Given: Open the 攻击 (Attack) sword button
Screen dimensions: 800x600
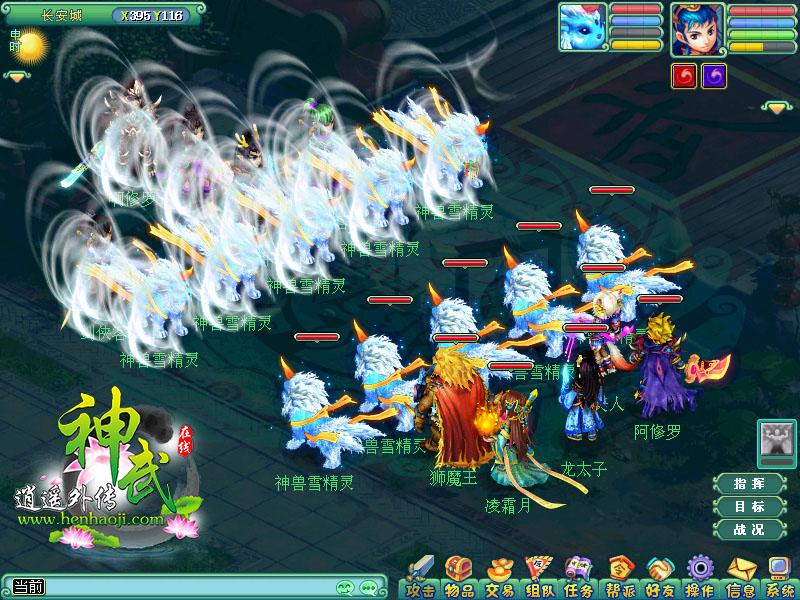Looking at the screenshot, I should 420,577.
